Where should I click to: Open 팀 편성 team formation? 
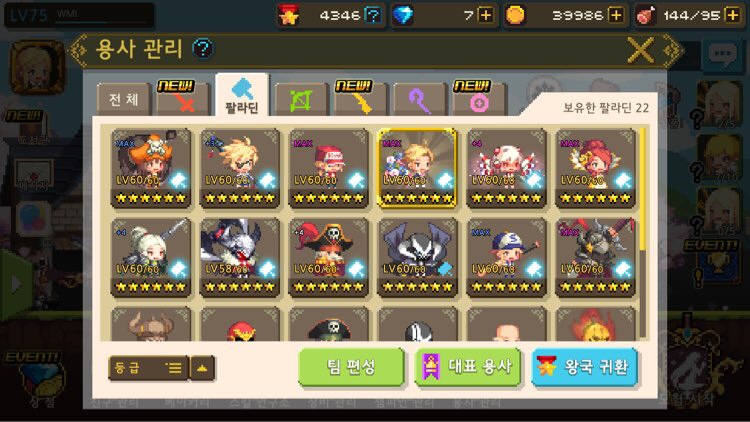[351, 367]
